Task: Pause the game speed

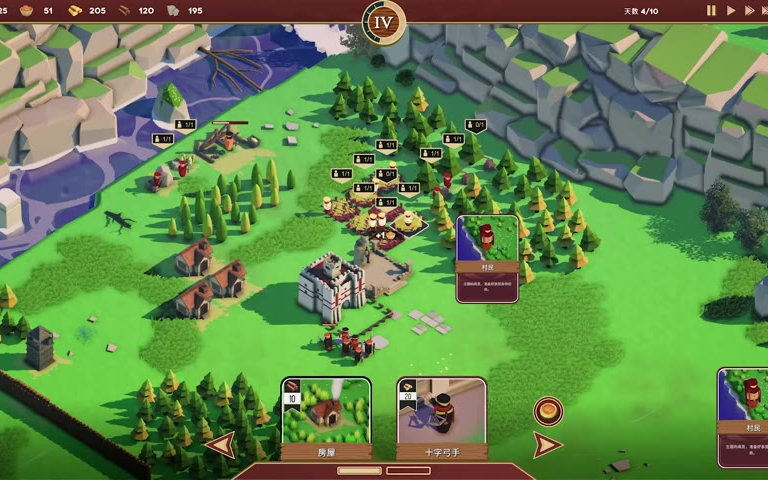Action: coord(712,11)
